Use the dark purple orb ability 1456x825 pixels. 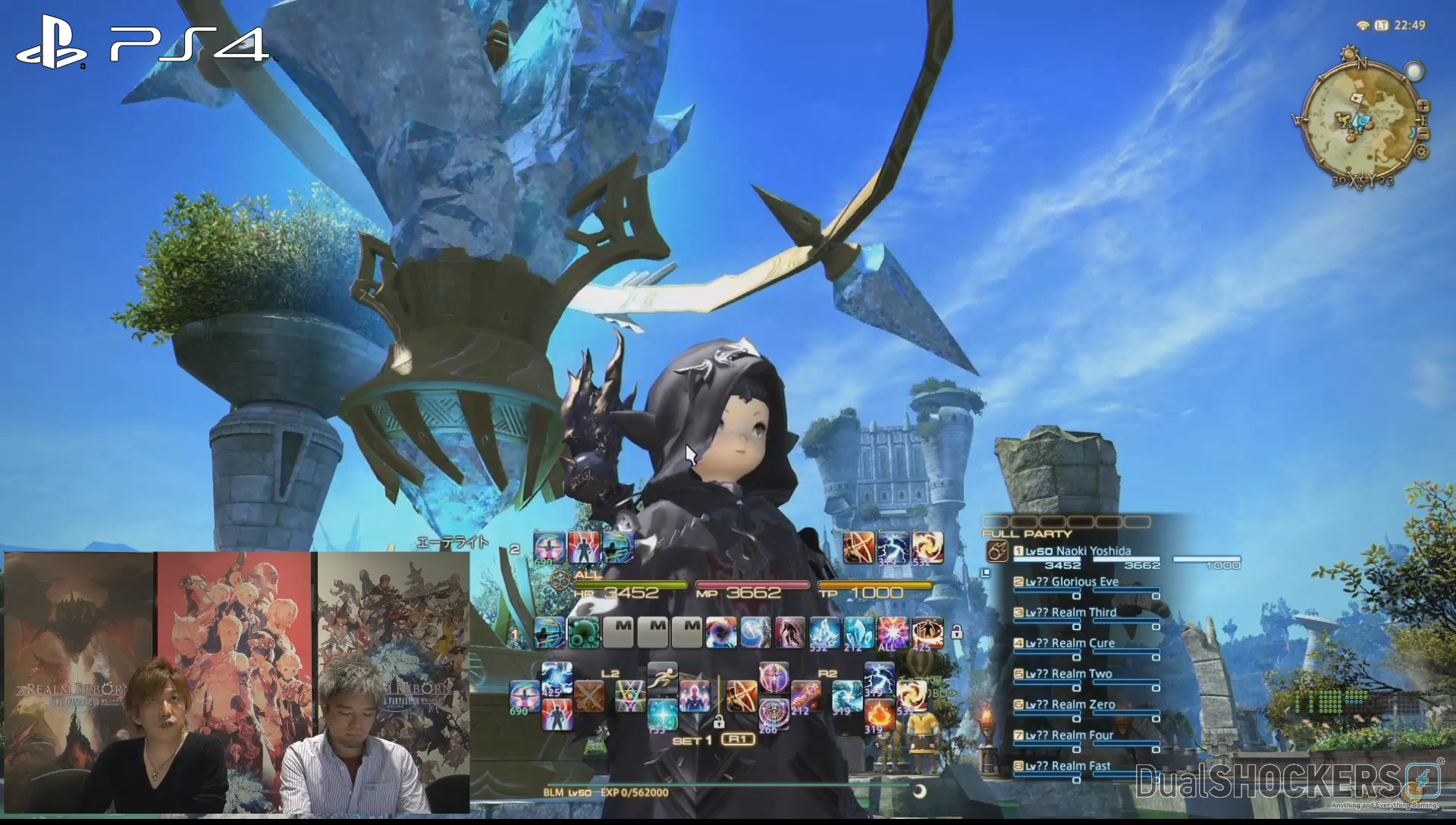(x=720, y=632)
